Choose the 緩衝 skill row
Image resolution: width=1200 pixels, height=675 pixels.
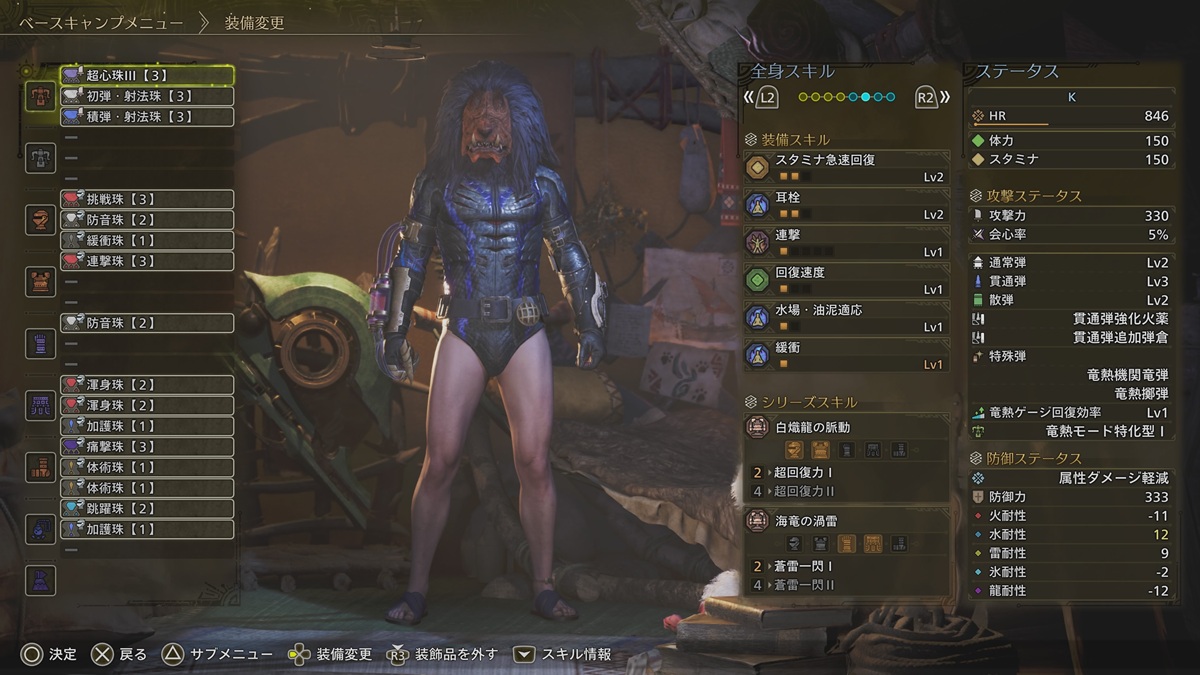(x=846, y=355)
